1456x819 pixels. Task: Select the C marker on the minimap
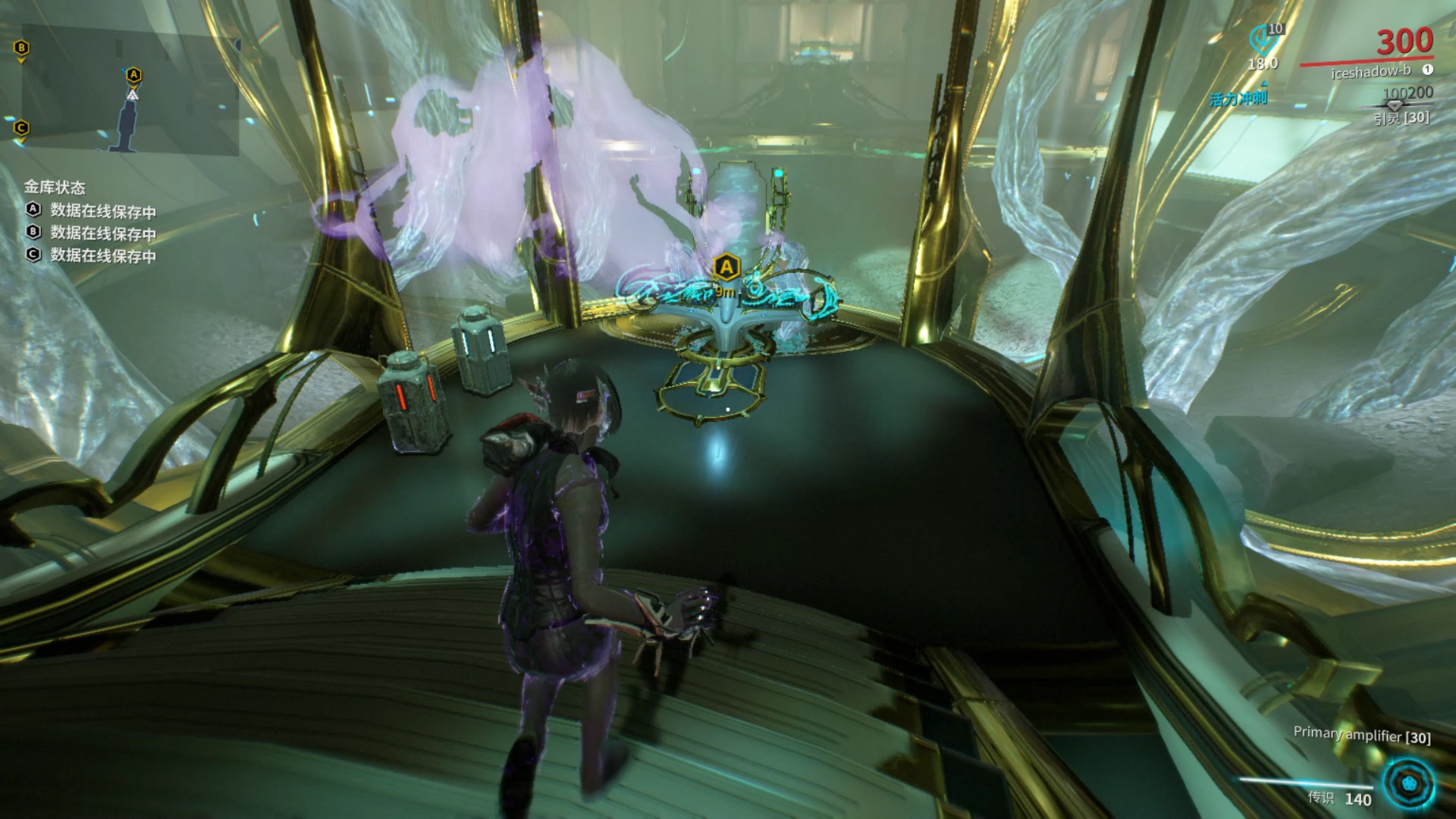point(21,128)
